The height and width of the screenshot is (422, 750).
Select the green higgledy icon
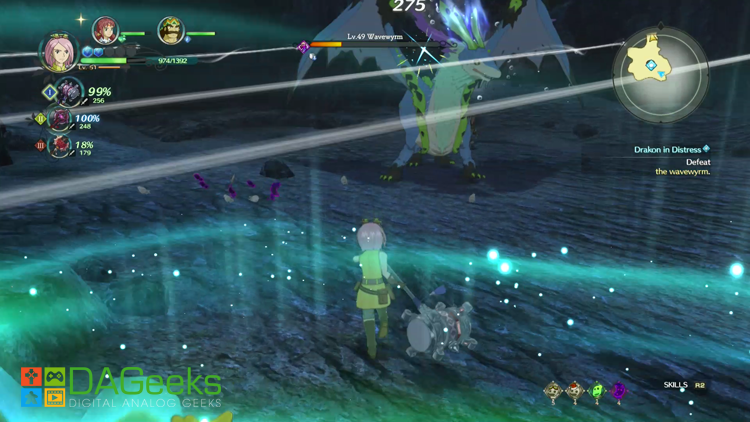[597, 391]
